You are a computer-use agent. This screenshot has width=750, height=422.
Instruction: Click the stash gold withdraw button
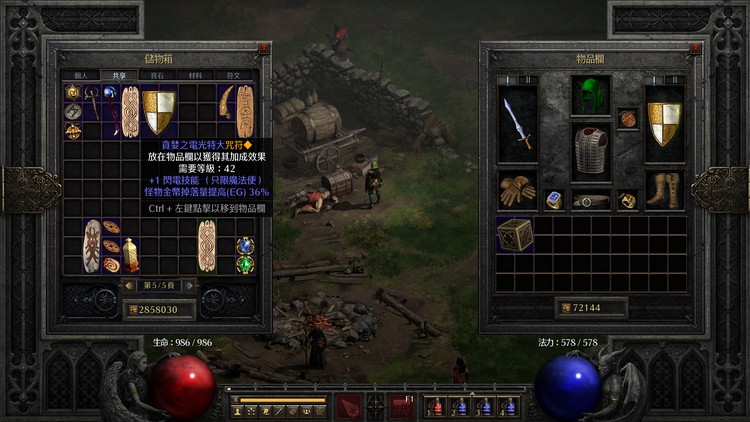click(x=131, y=310)
